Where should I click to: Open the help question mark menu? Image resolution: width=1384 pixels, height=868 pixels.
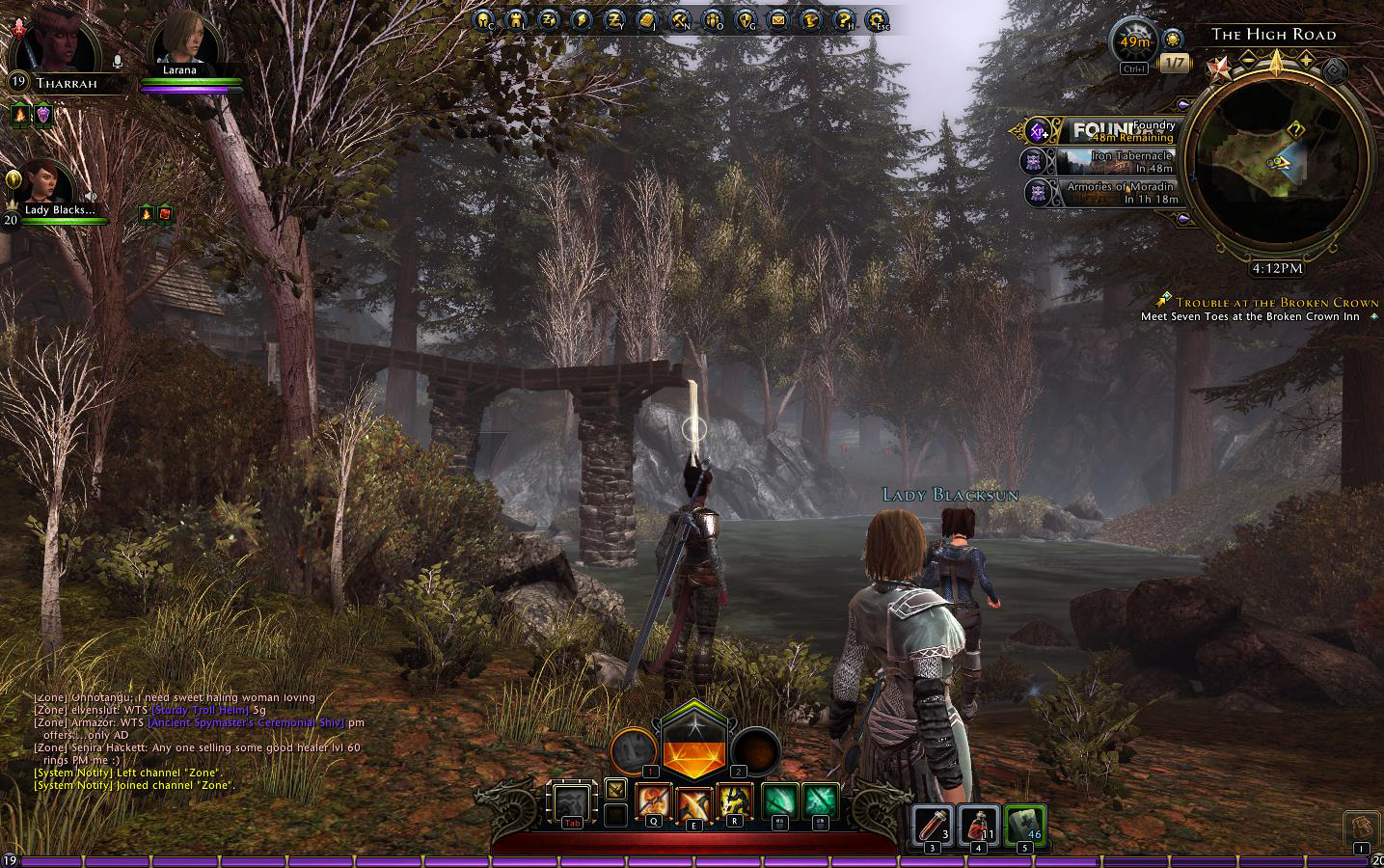[x=844, y=18]
